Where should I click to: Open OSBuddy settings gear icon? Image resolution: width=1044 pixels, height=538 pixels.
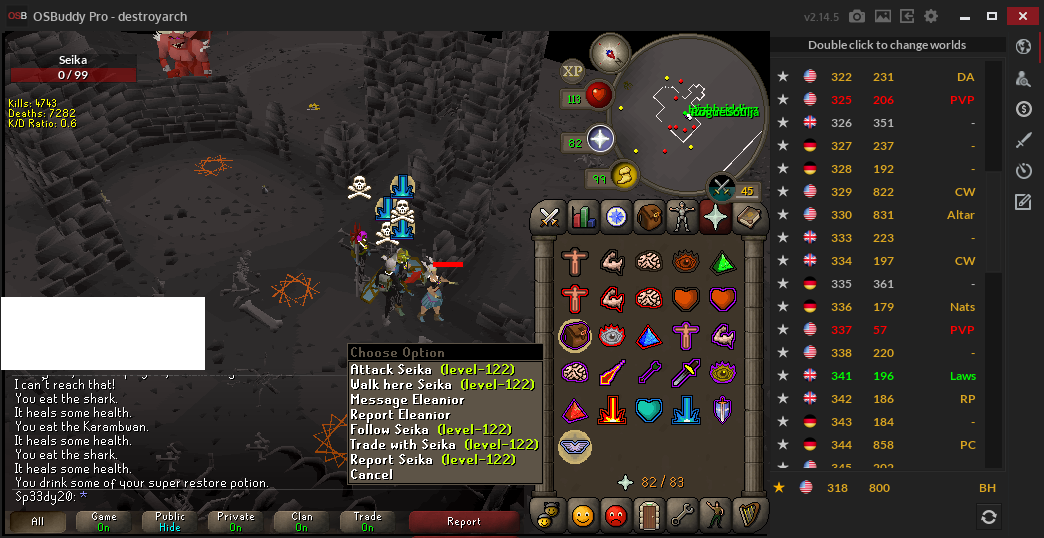point(931,16)
